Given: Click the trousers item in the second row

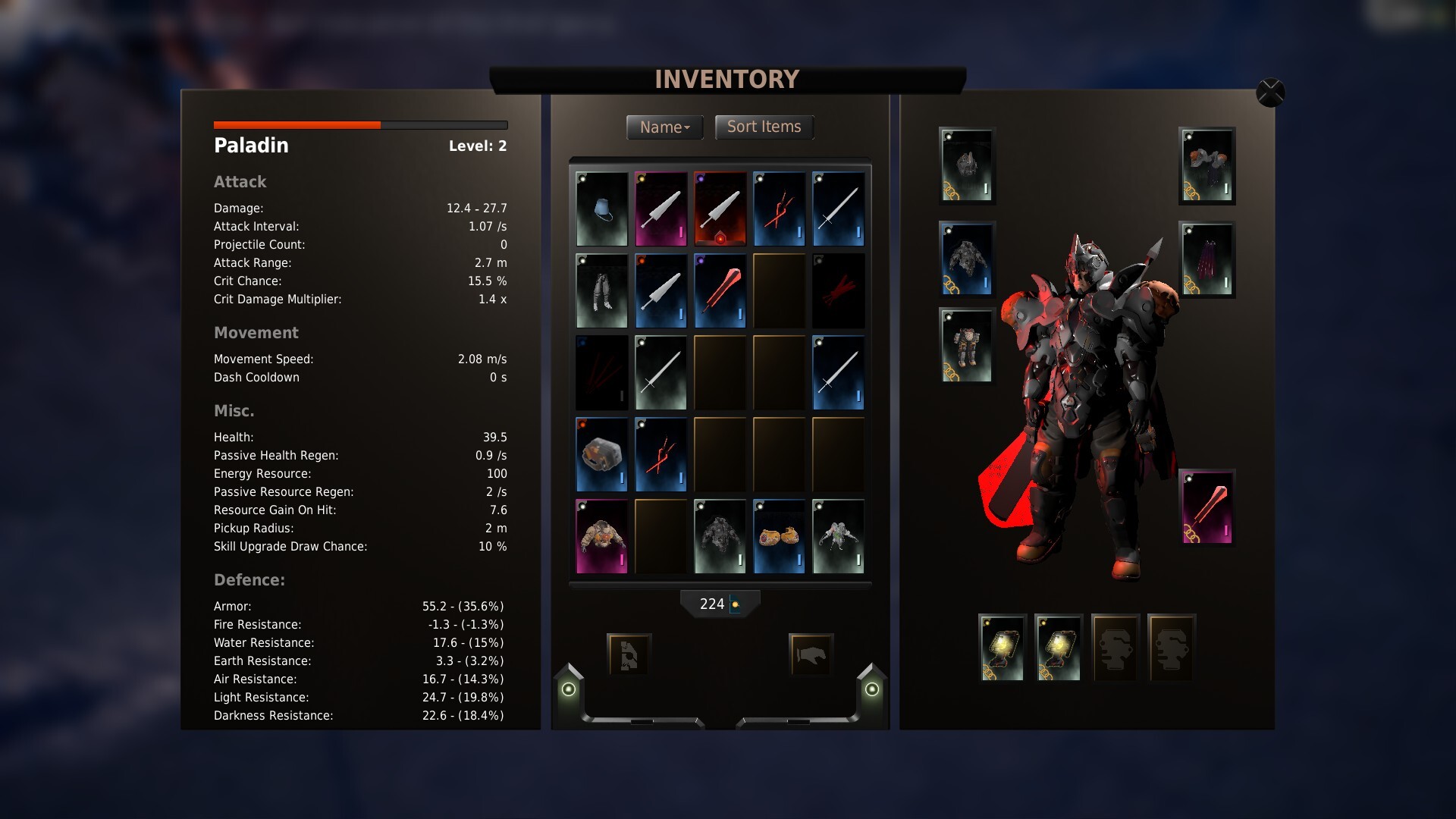Looking at the screenshot, I should pyautogui.click(x=601, y=290).
